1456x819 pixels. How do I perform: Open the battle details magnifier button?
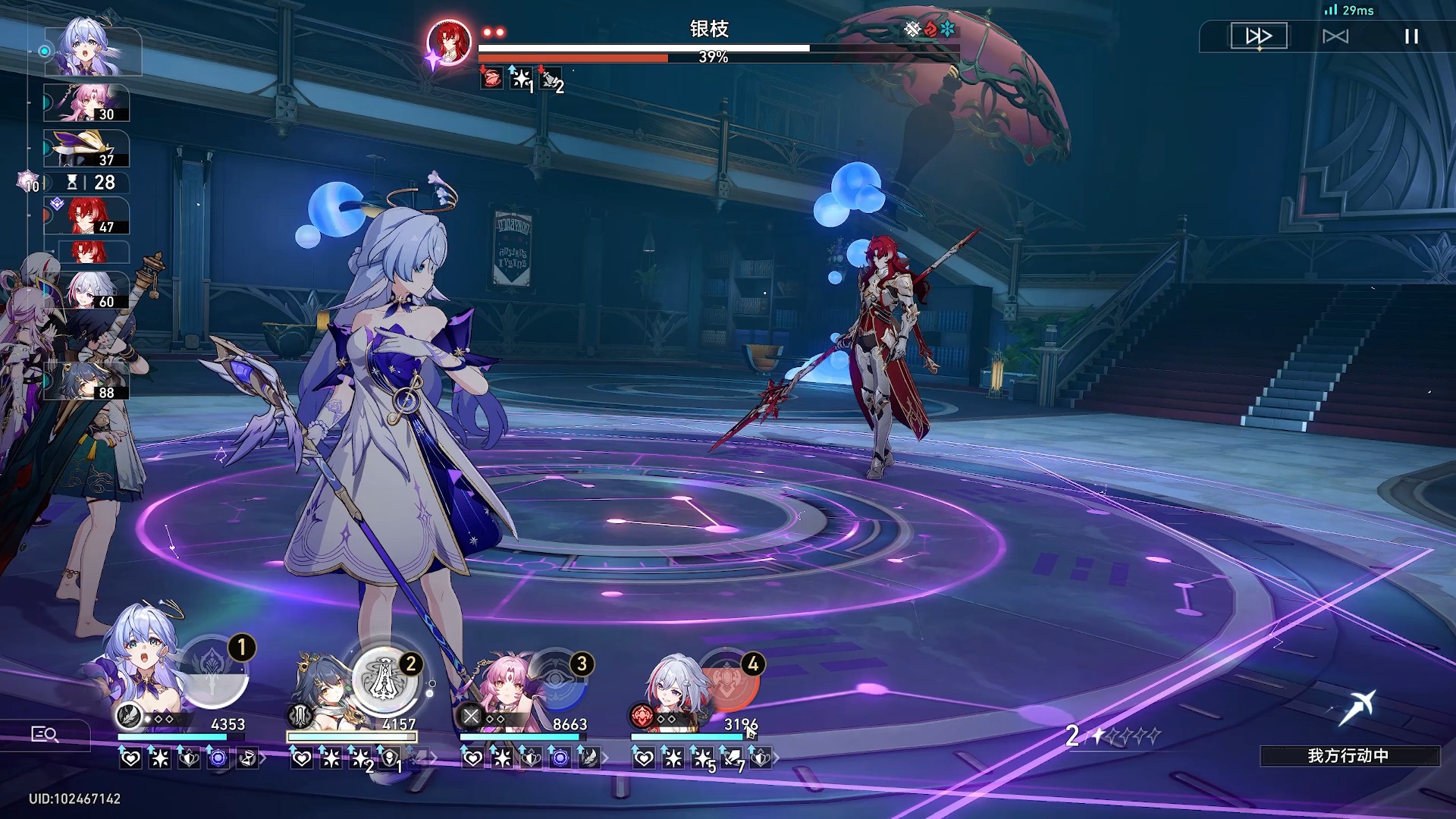44,734
